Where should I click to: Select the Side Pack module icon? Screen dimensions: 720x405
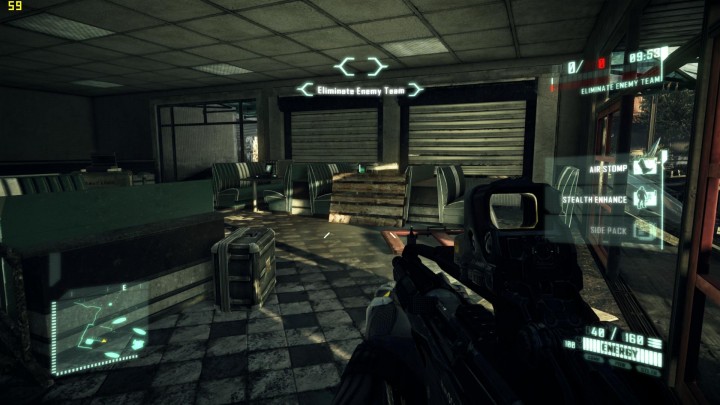(x=645, y=230)
